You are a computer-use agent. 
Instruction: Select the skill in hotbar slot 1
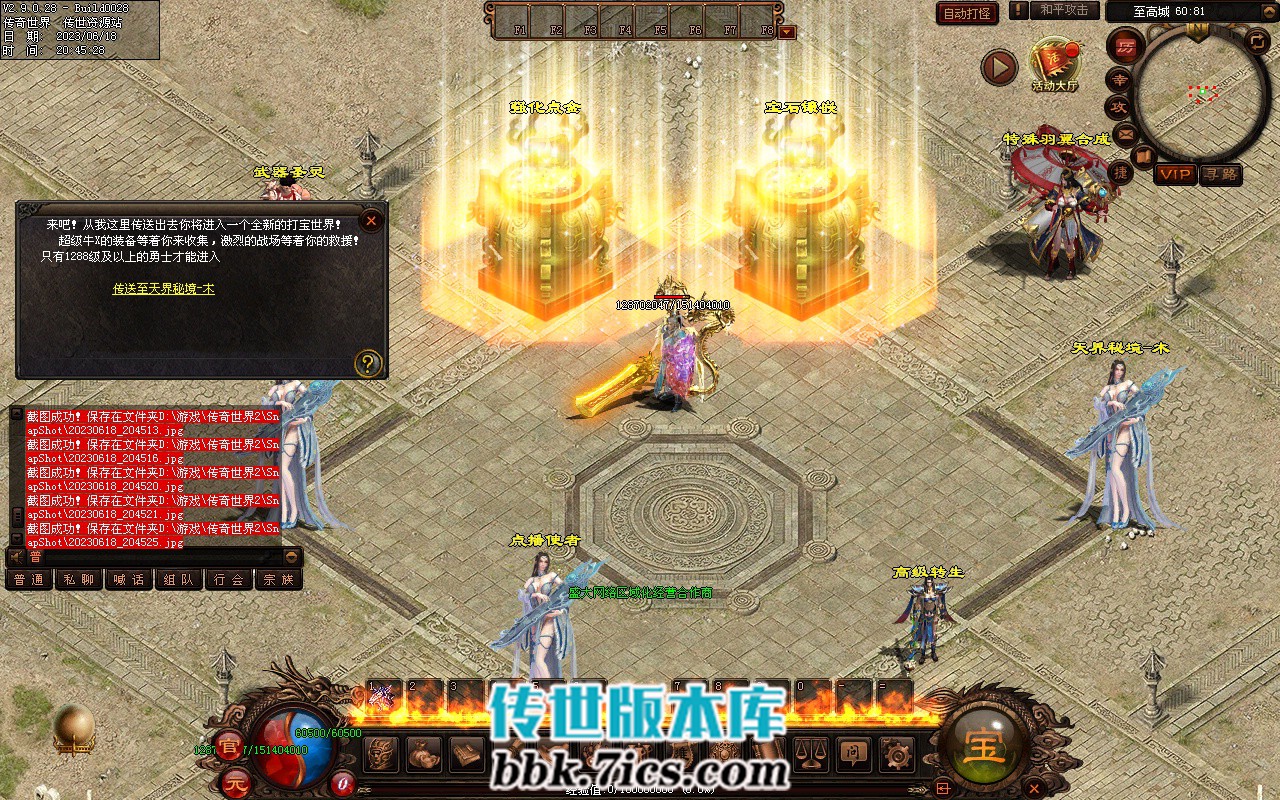click(383, 696)
